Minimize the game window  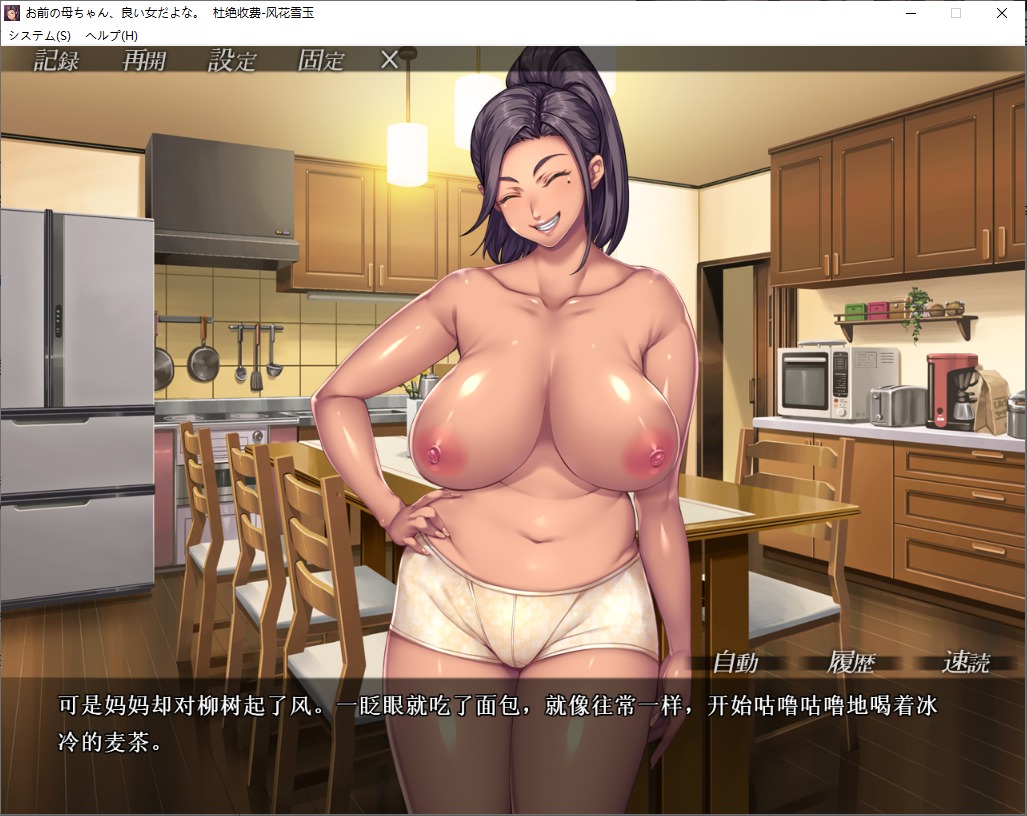pyautogui.click(x=910, y=13)
